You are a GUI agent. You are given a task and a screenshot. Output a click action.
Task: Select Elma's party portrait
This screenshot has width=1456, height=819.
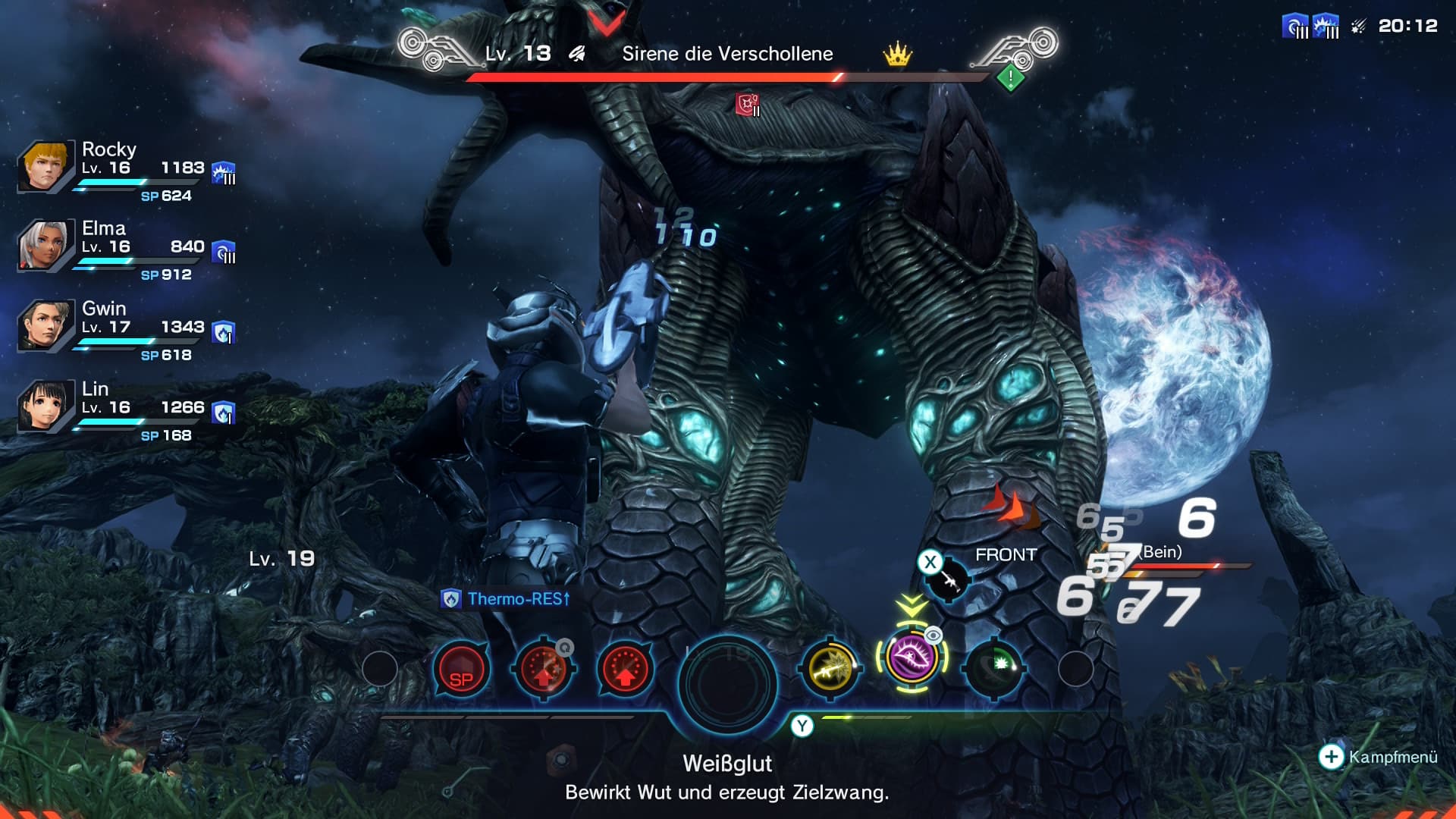click(x=45, y=245)
